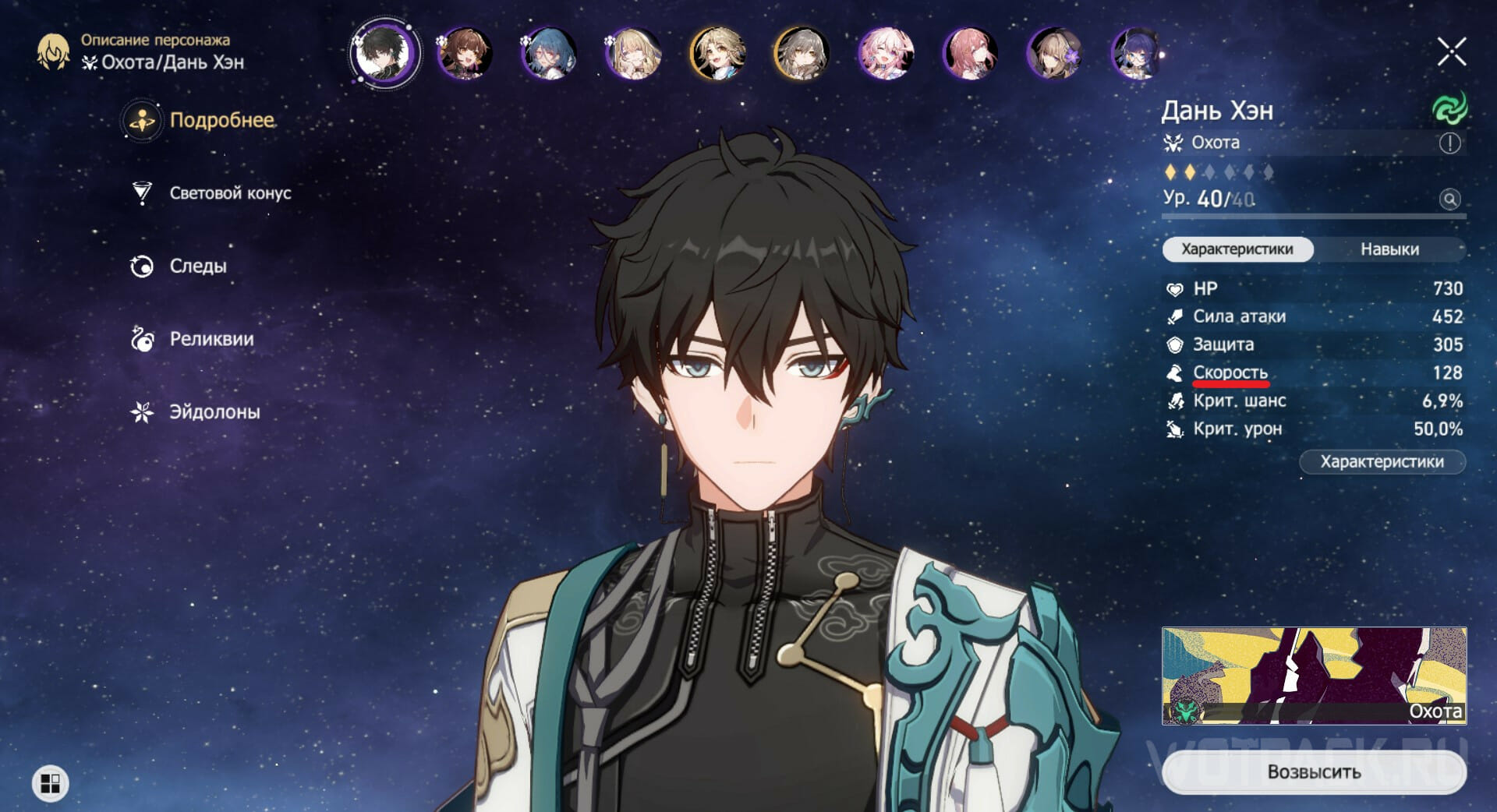Pick the blue-haired character portrait

pyautogui.click(x=548, y=53)
